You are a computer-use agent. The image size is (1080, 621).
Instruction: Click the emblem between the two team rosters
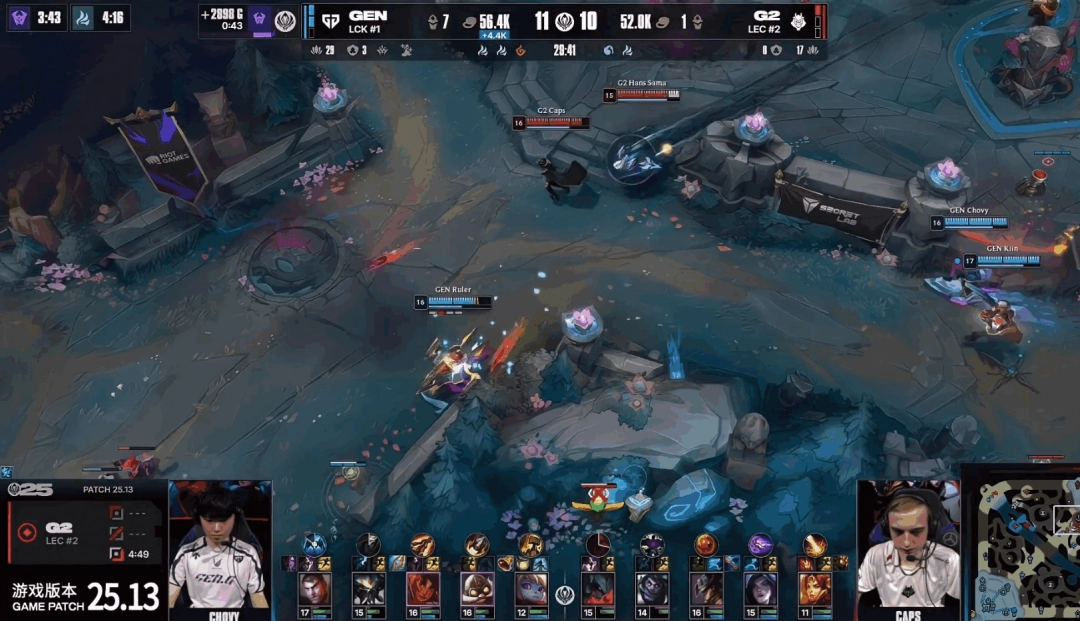[x=565, y=594]
